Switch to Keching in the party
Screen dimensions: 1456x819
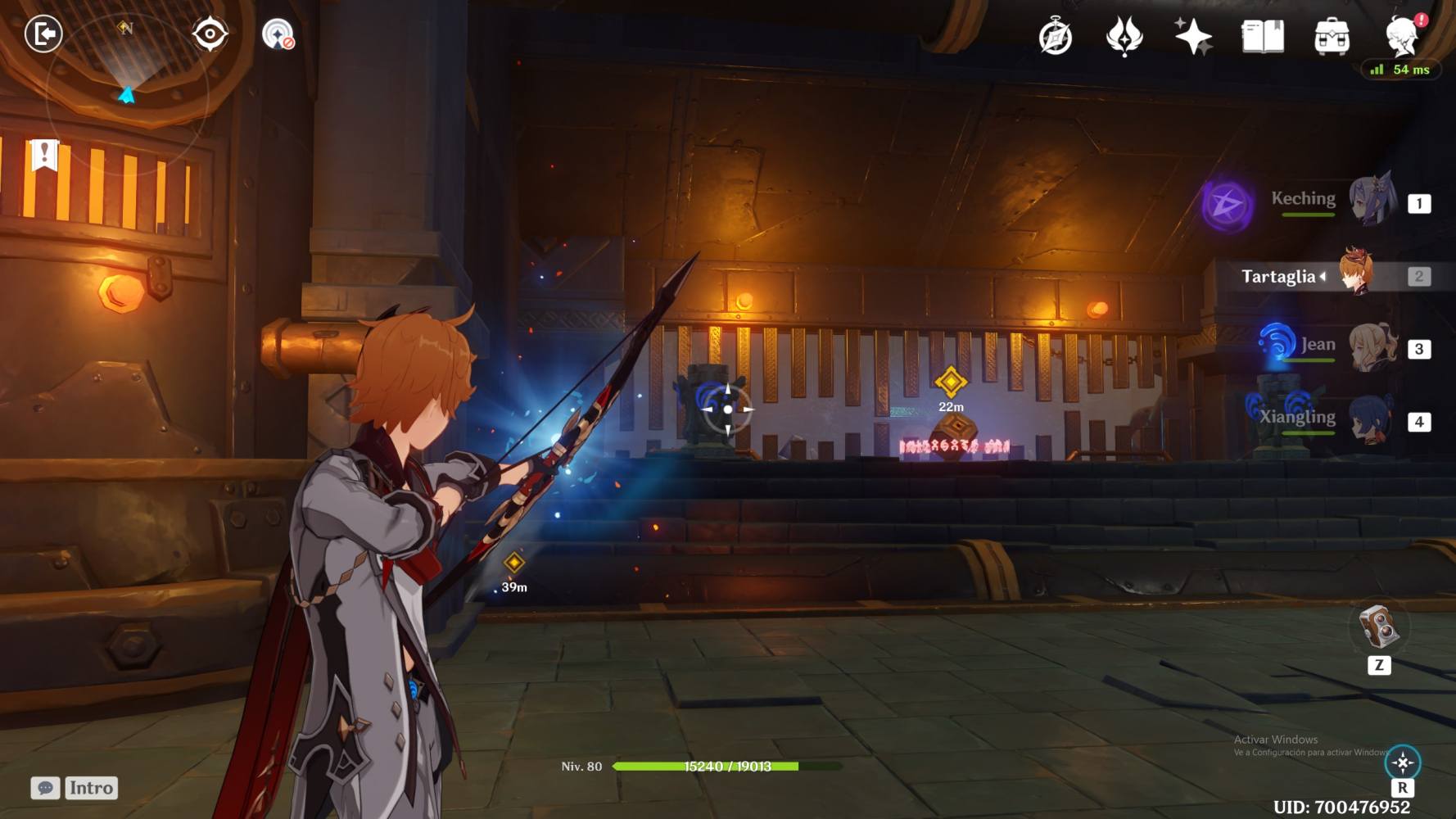[x=1372, y=200]
